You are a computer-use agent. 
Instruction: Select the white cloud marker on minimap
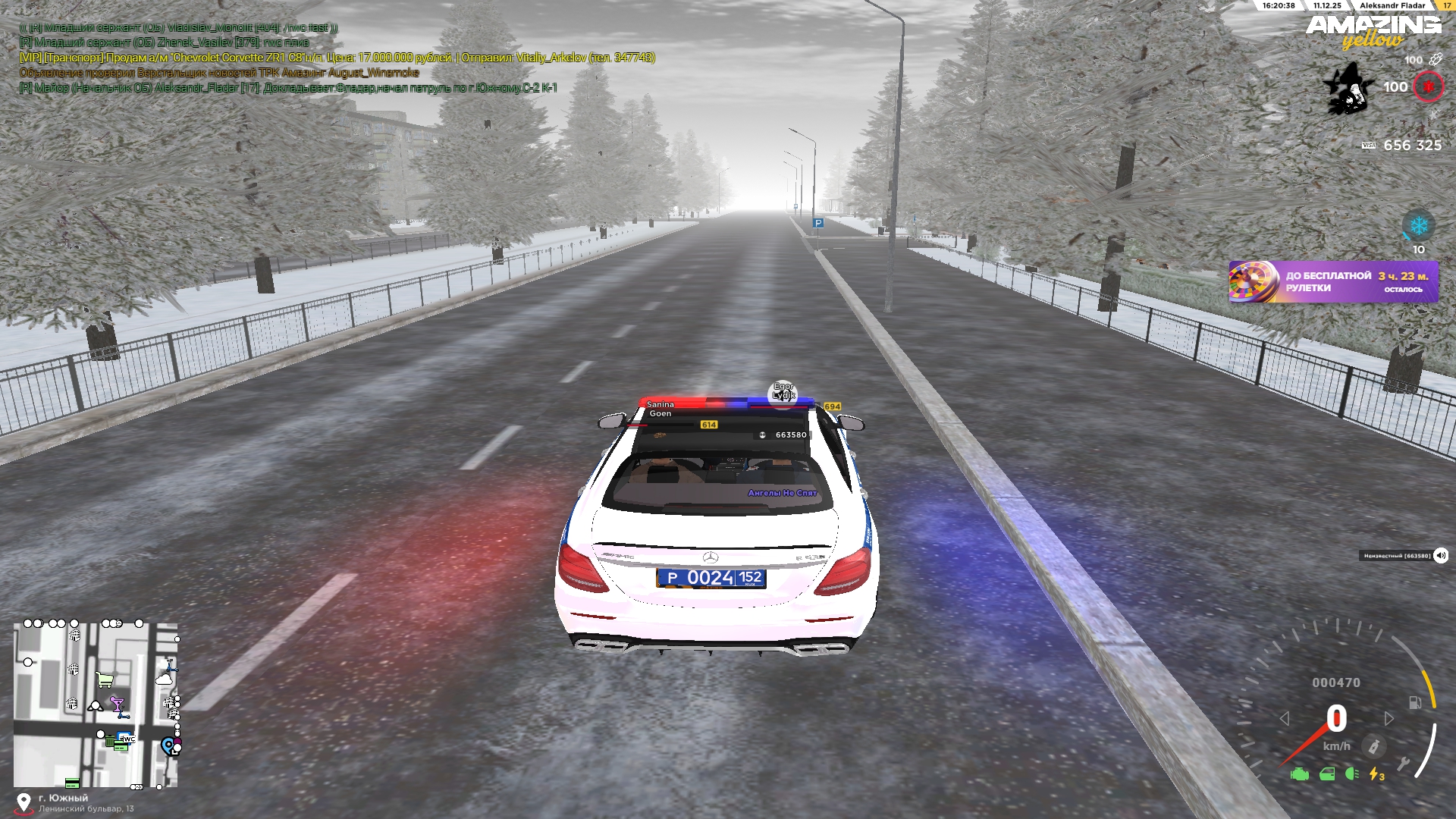click(x=165, y=679)
